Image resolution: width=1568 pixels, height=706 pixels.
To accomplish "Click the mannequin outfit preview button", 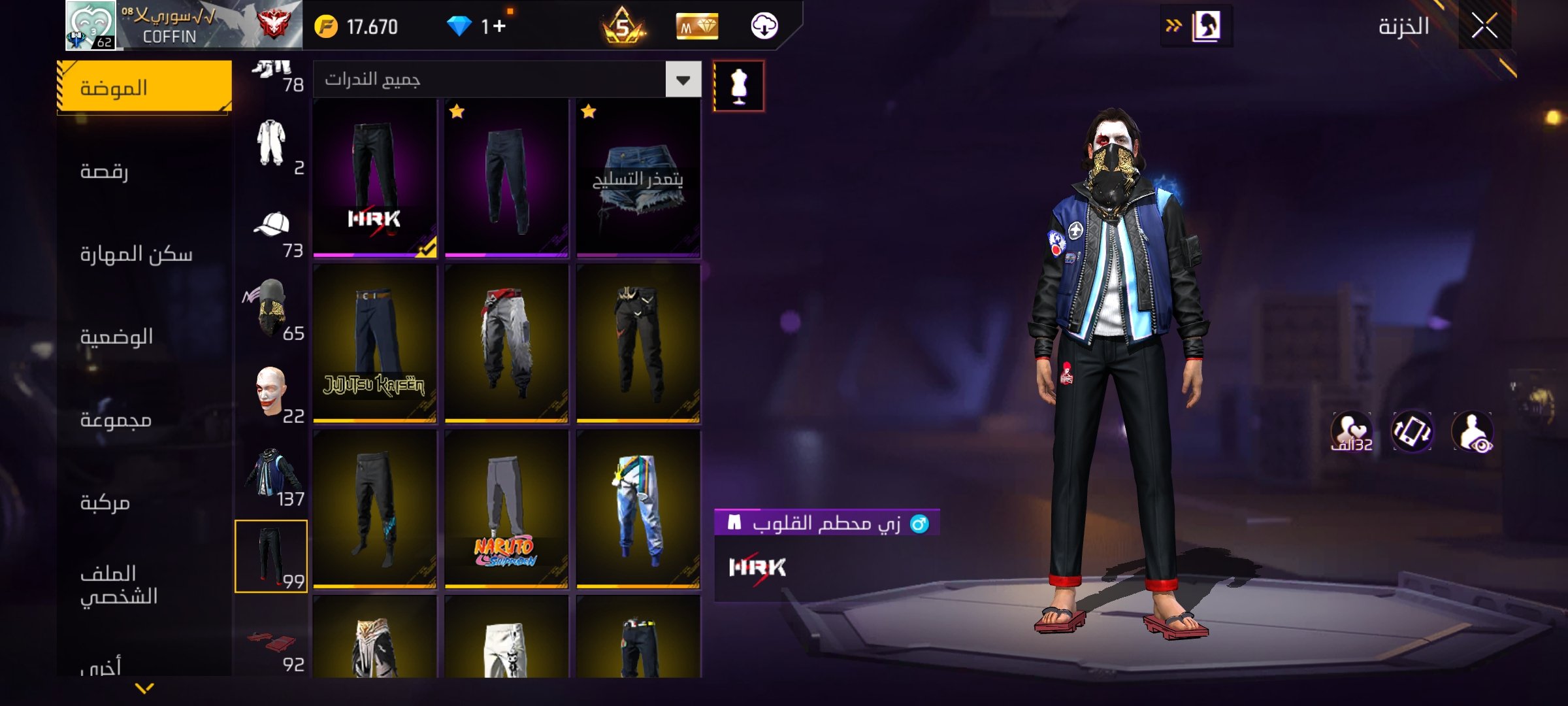I will (738, 86).
